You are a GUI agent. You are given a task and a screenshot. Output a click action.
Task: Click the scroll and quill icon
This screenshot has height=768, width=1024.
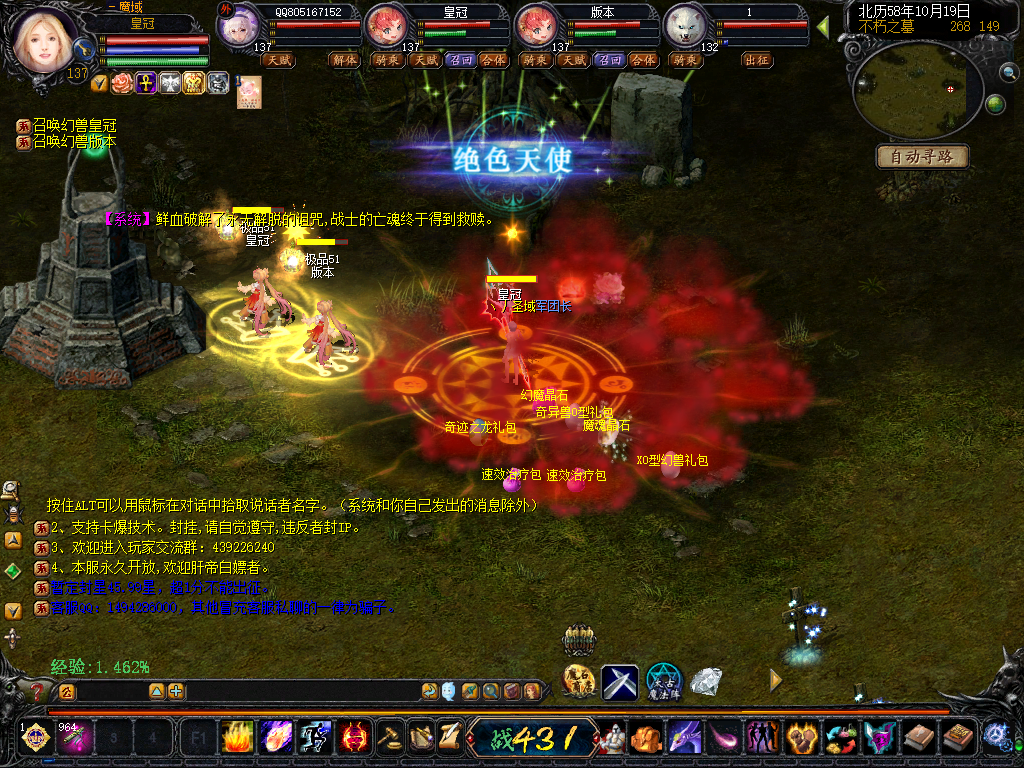(x=449, y=739)
